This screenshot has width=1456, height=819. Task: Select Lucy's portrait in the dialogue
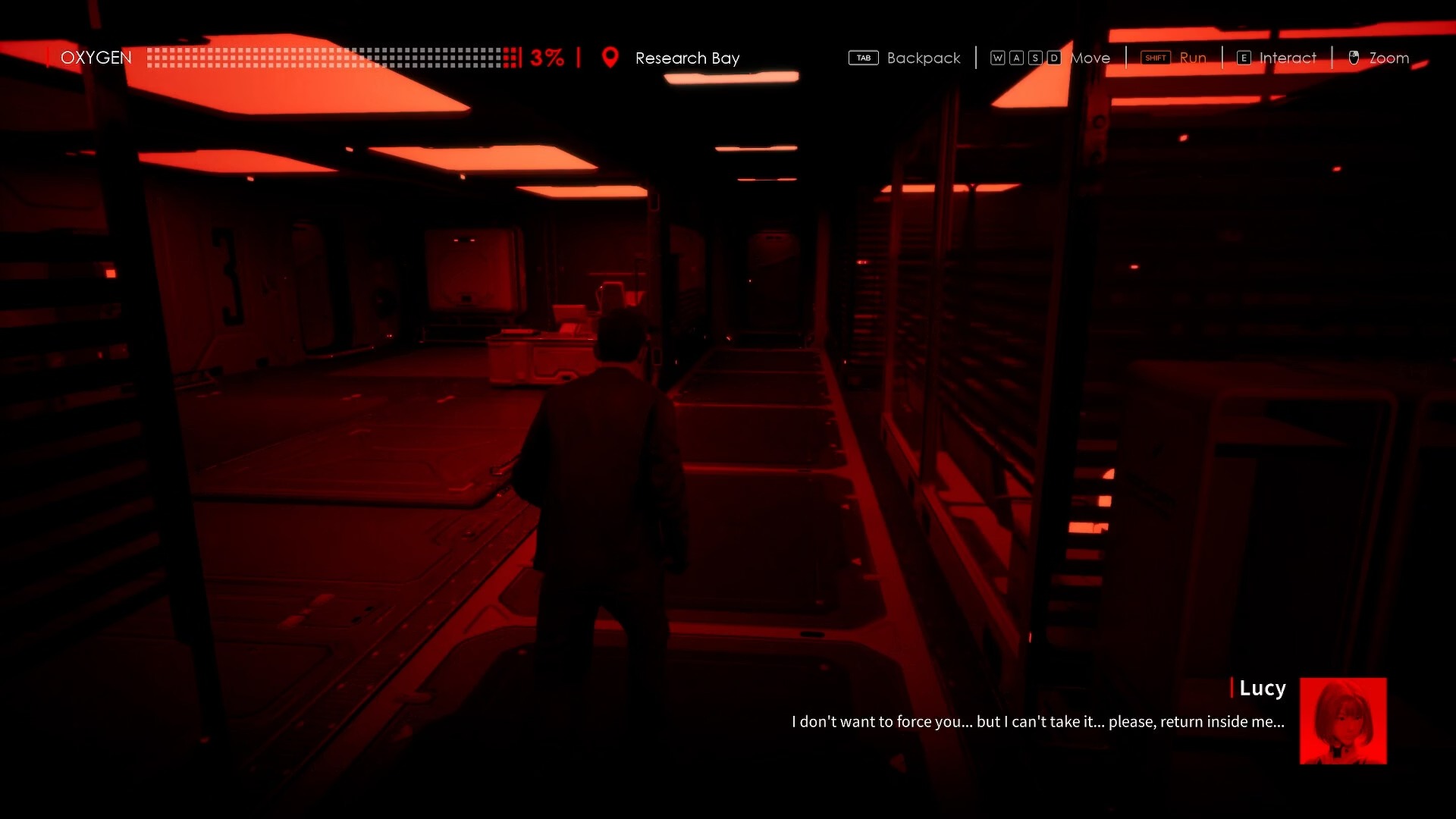tap(1342, 720)
